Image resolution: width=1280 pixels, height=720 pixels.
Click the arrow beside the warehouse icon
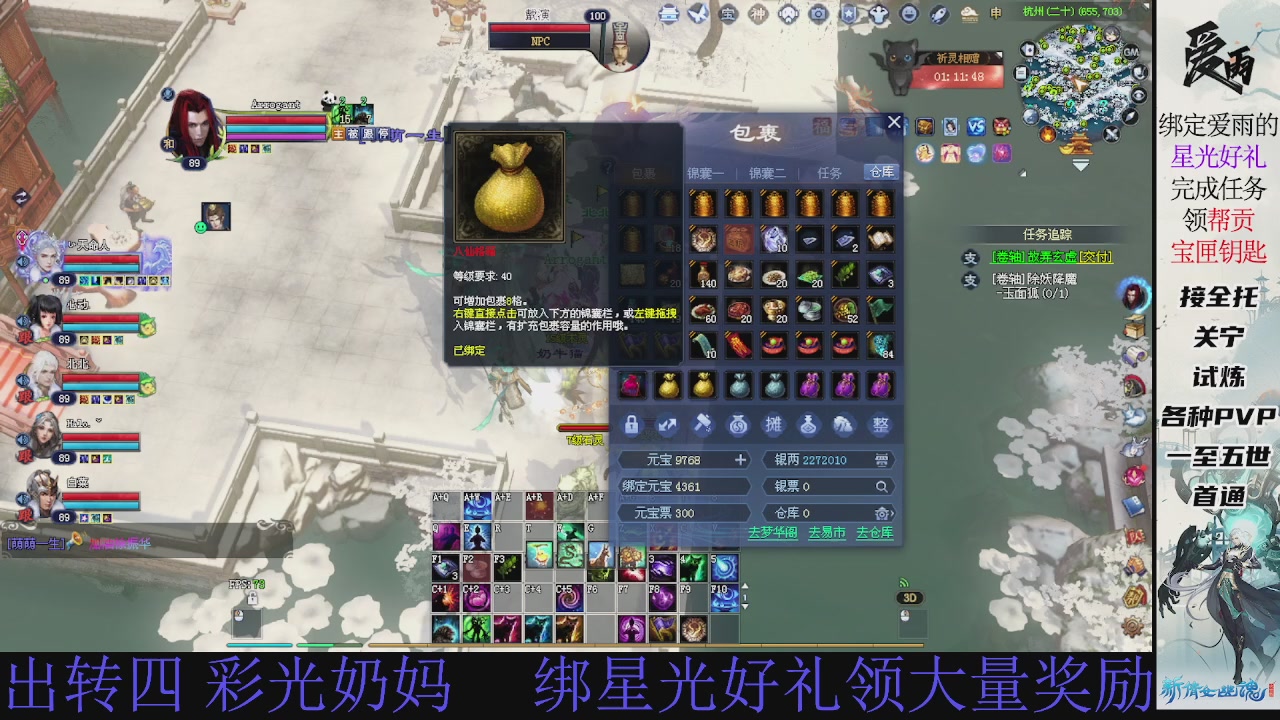coord(893,512)
